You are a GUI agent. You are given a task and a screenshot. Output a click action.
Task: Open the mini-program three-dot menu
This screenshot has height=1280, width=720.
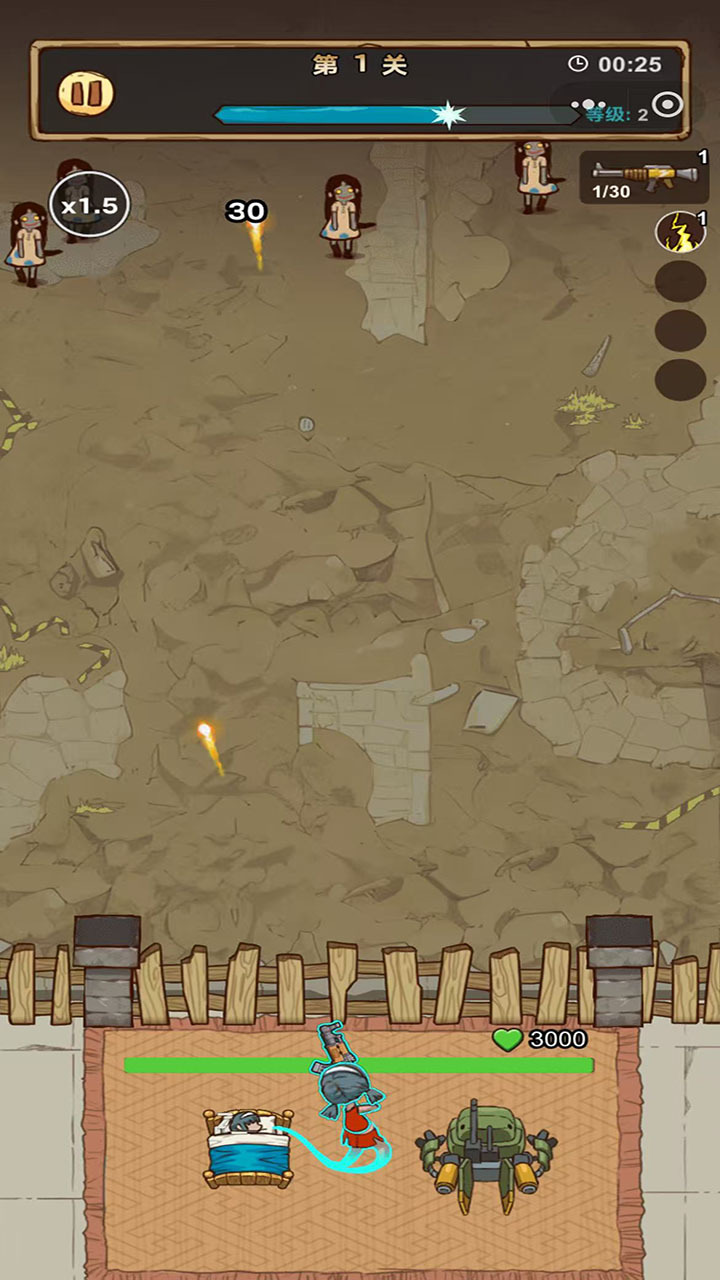click(x=589, y=105)
